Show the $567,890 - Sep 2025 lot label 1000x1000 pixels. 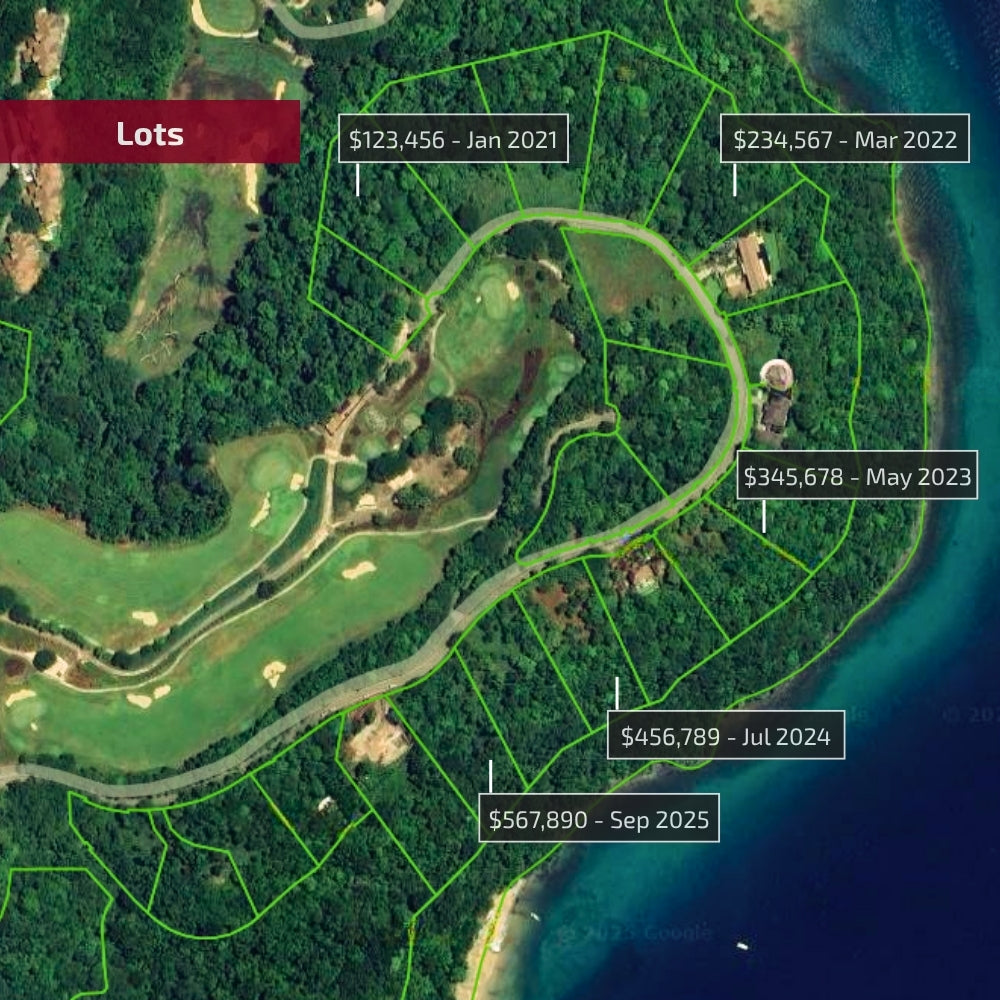[598, 819]
